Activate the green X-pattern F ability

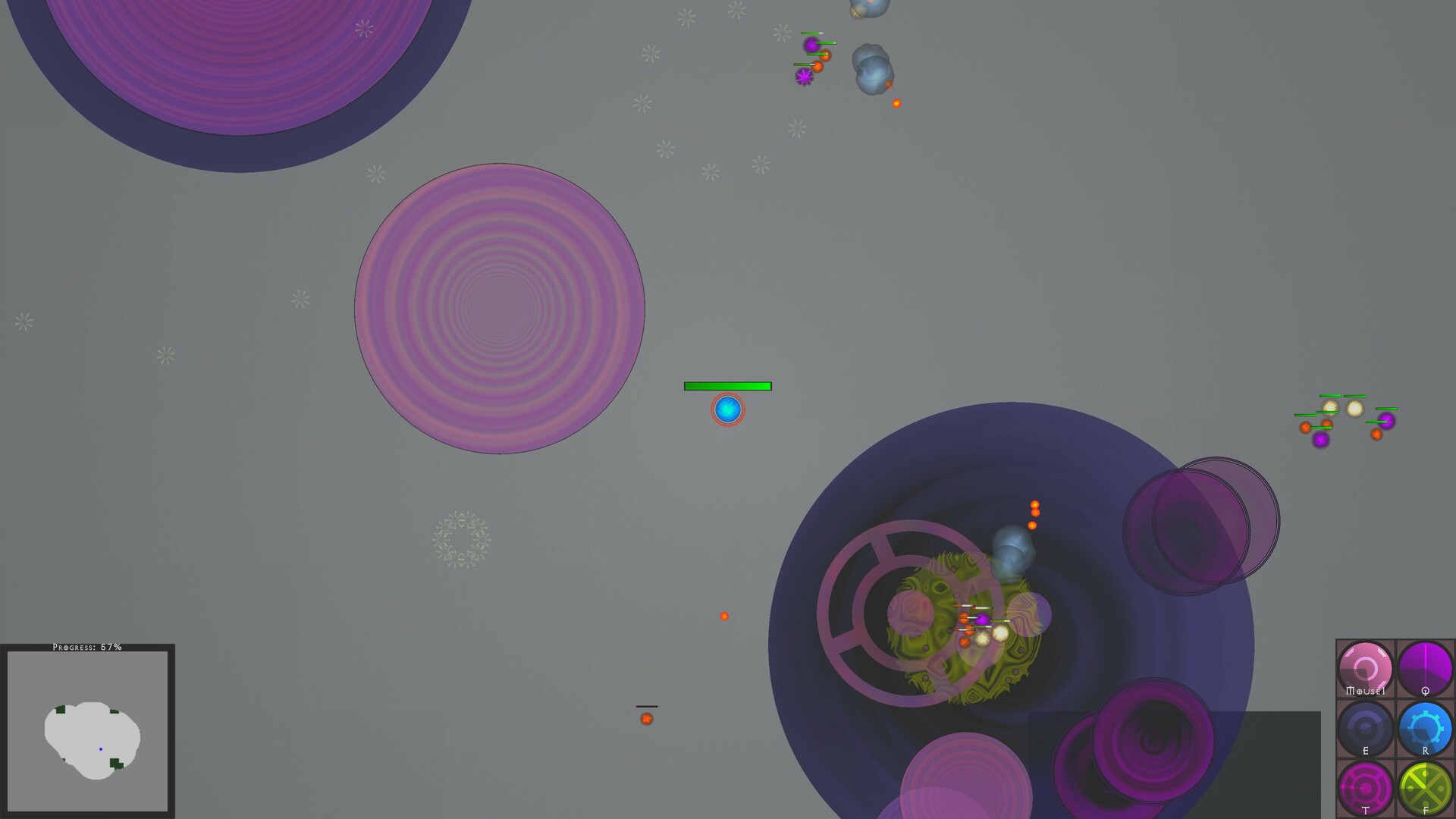1425,786
